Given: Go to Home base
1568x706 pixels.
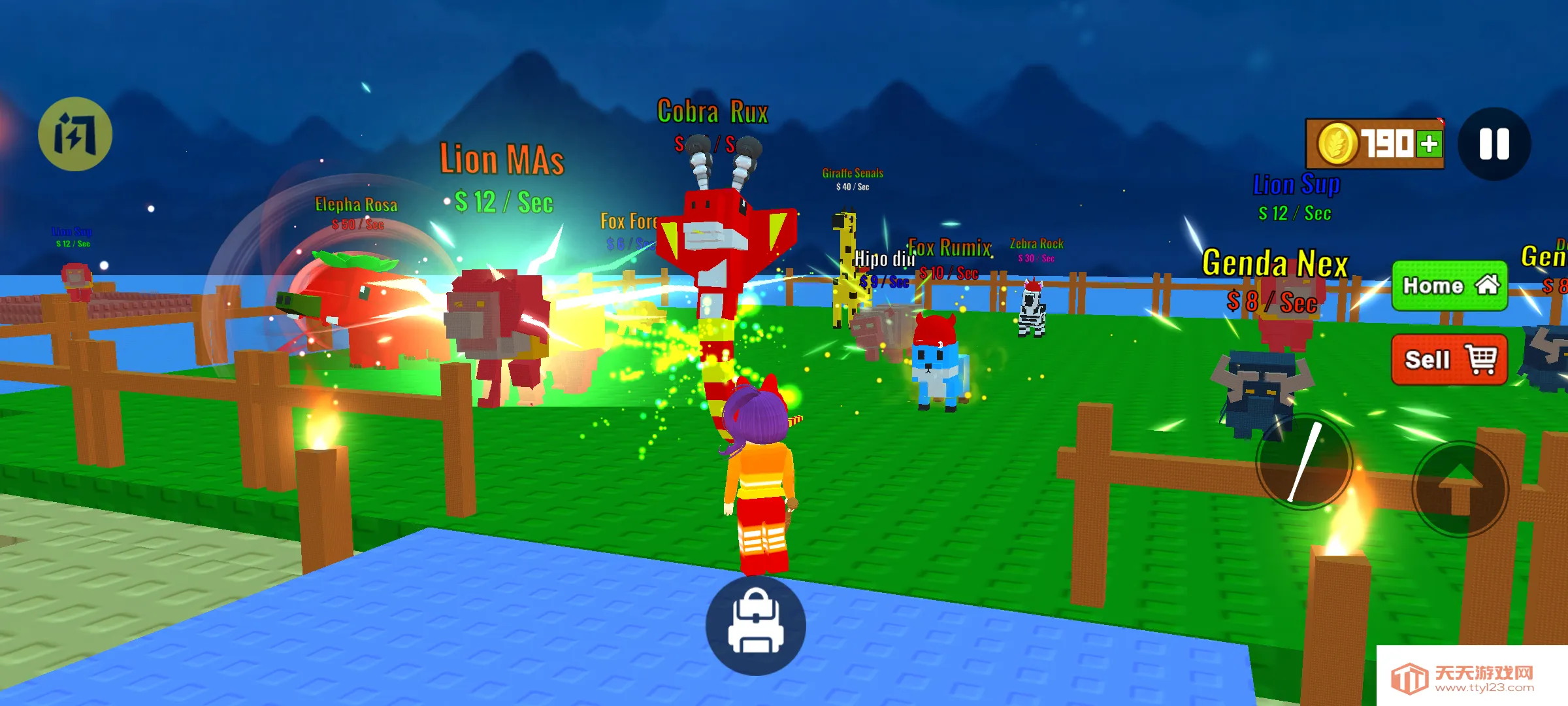Looking at the screenshot, I should click(1449, 286).
